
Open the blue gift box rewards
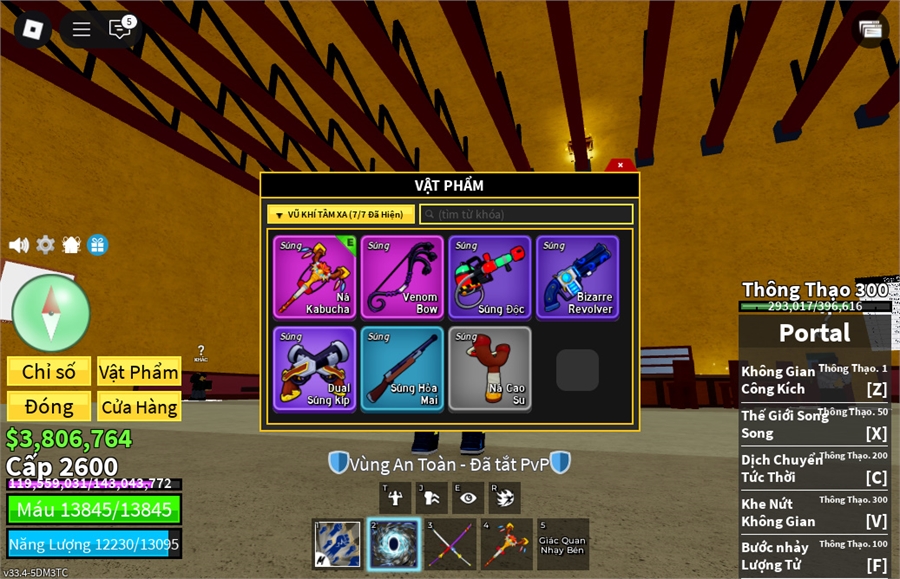click(x=97, y=245)
